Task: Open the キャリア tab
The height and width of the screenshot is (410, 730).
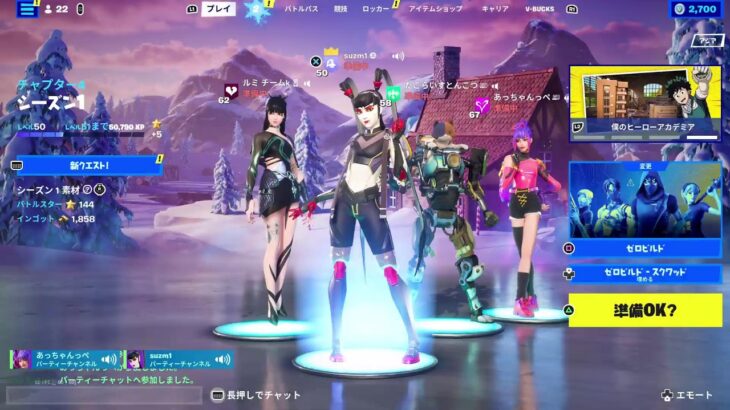Action: [x=495, y=9]
